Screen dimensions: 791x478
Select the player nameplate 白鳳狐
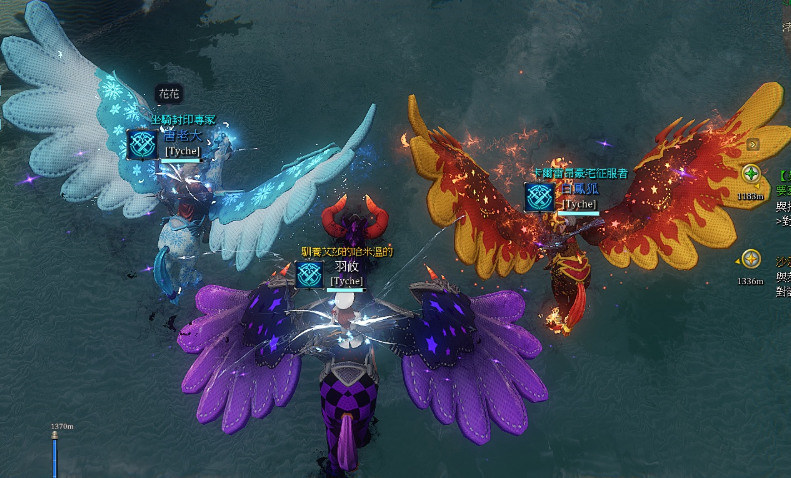point(578,189)
